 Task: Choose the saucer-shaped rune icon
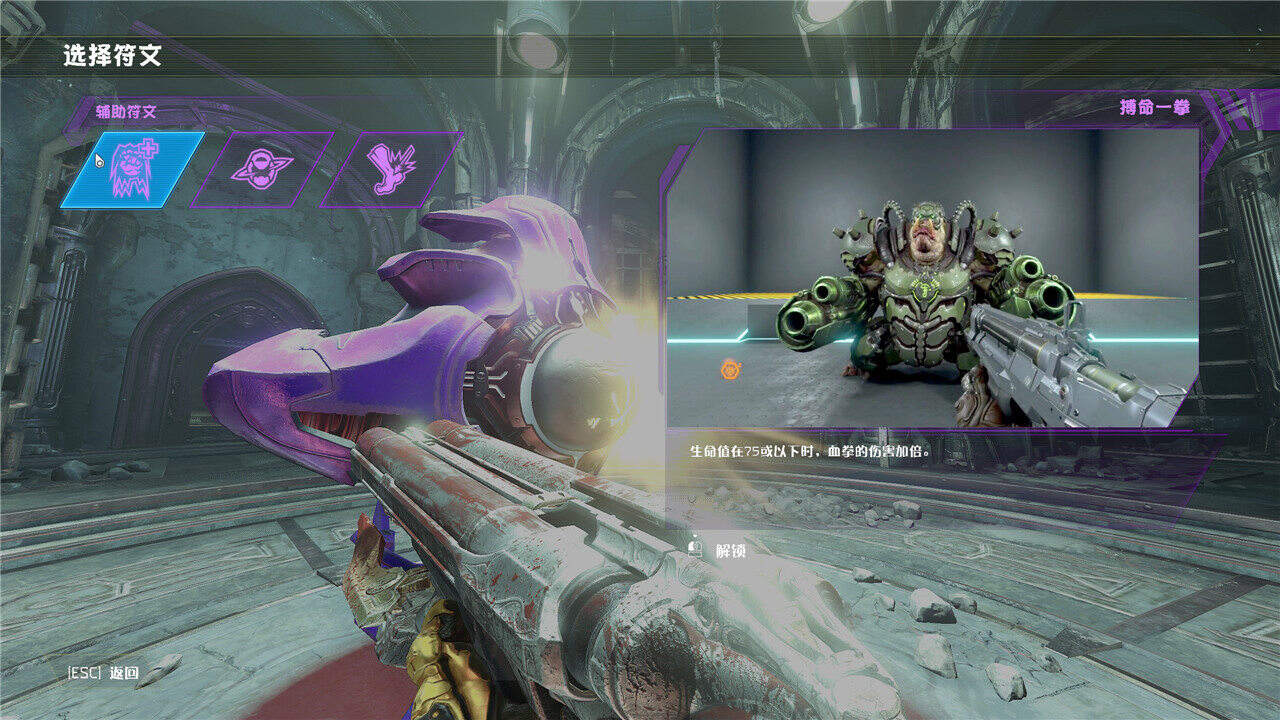(262, 169)
